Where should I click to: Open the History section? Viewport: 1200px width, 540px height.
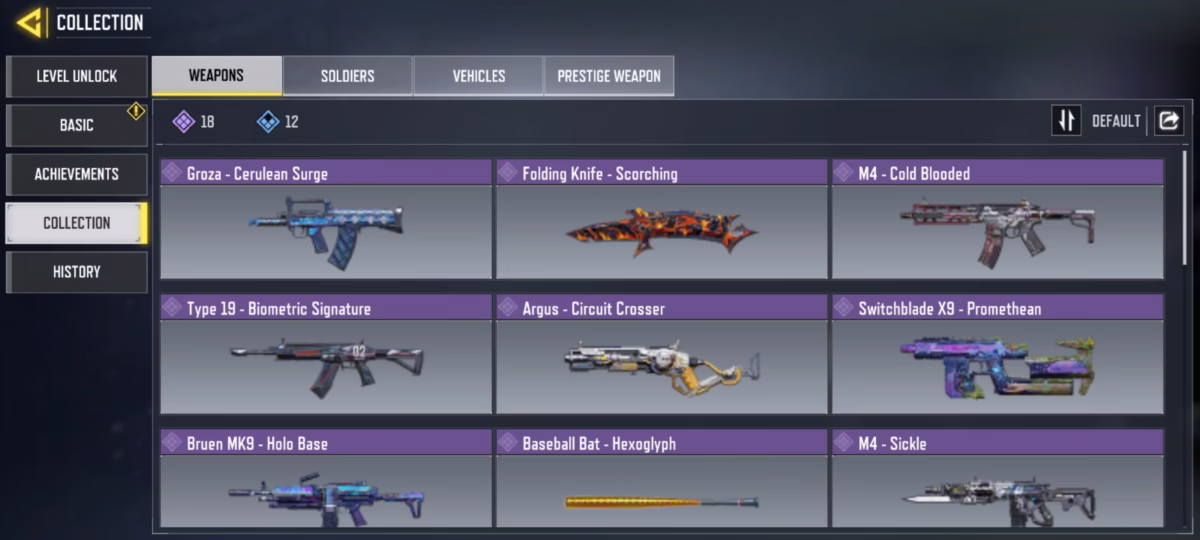coord(77,272)
